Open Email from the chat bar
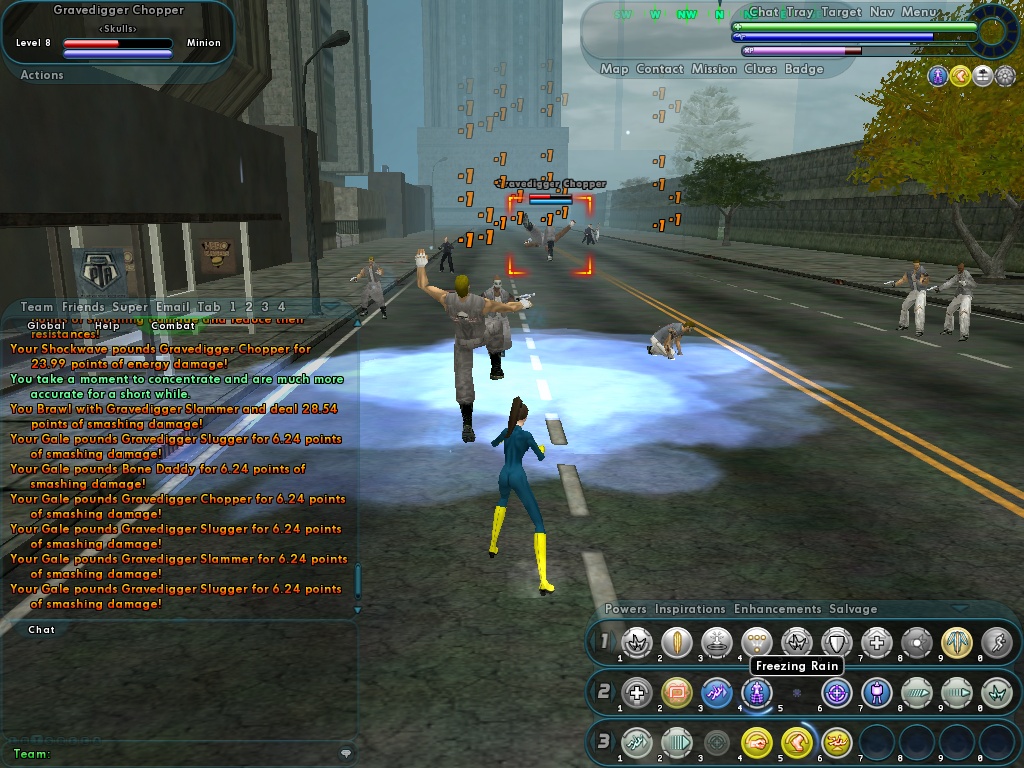The height and width of the screenshot is (768, 1024). point(172,307)
